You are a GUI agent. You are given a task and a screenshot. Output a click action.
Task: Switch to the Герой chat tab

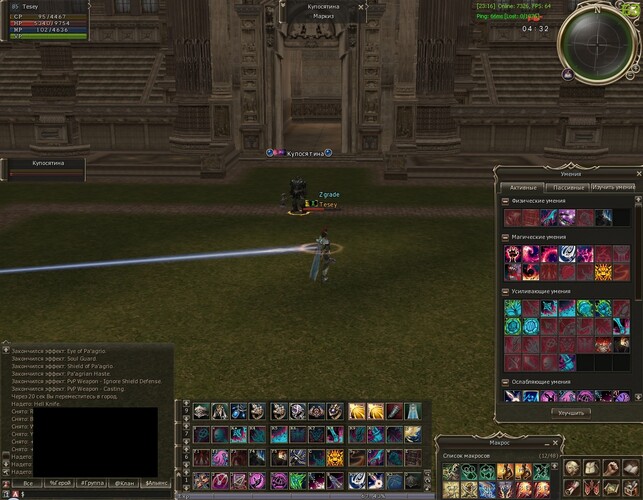click(x=60, y=483)
